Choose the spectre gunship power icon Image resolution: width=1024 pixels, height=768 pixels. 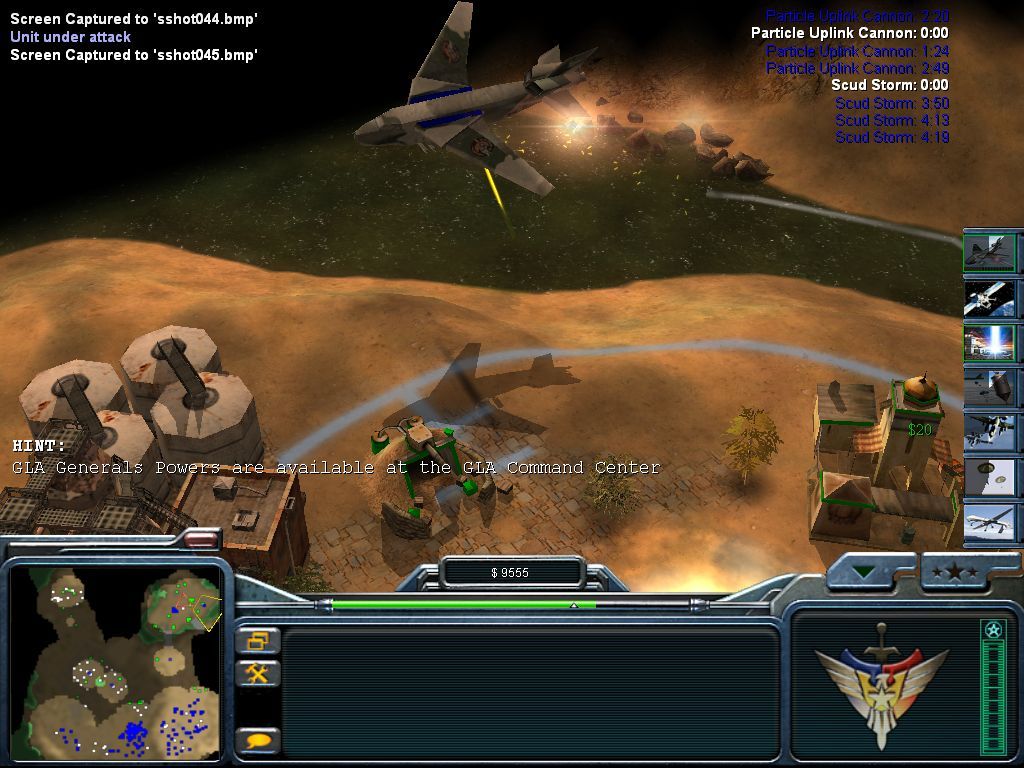990,433
